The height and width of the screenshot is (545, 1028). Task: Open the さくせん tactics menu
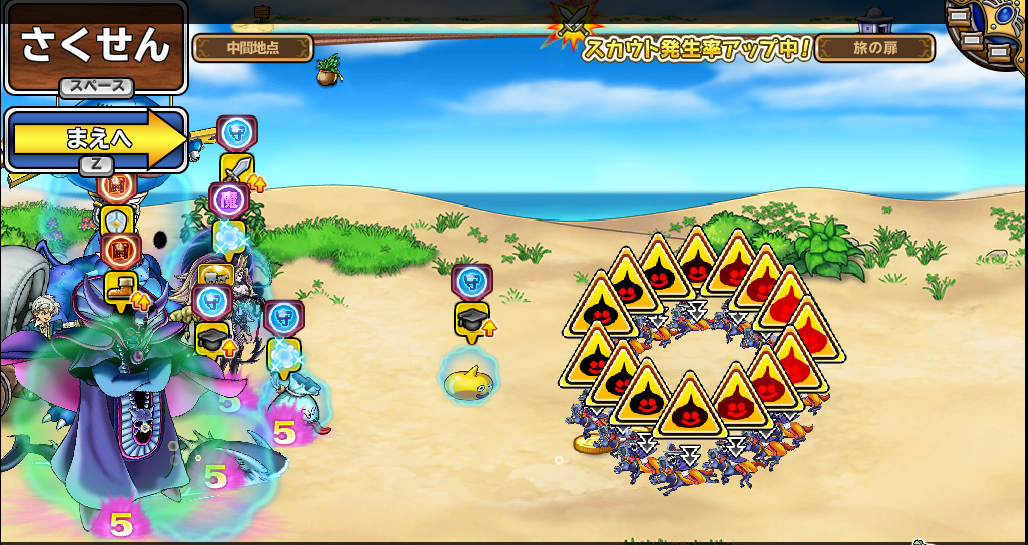[x=95, y=46]
